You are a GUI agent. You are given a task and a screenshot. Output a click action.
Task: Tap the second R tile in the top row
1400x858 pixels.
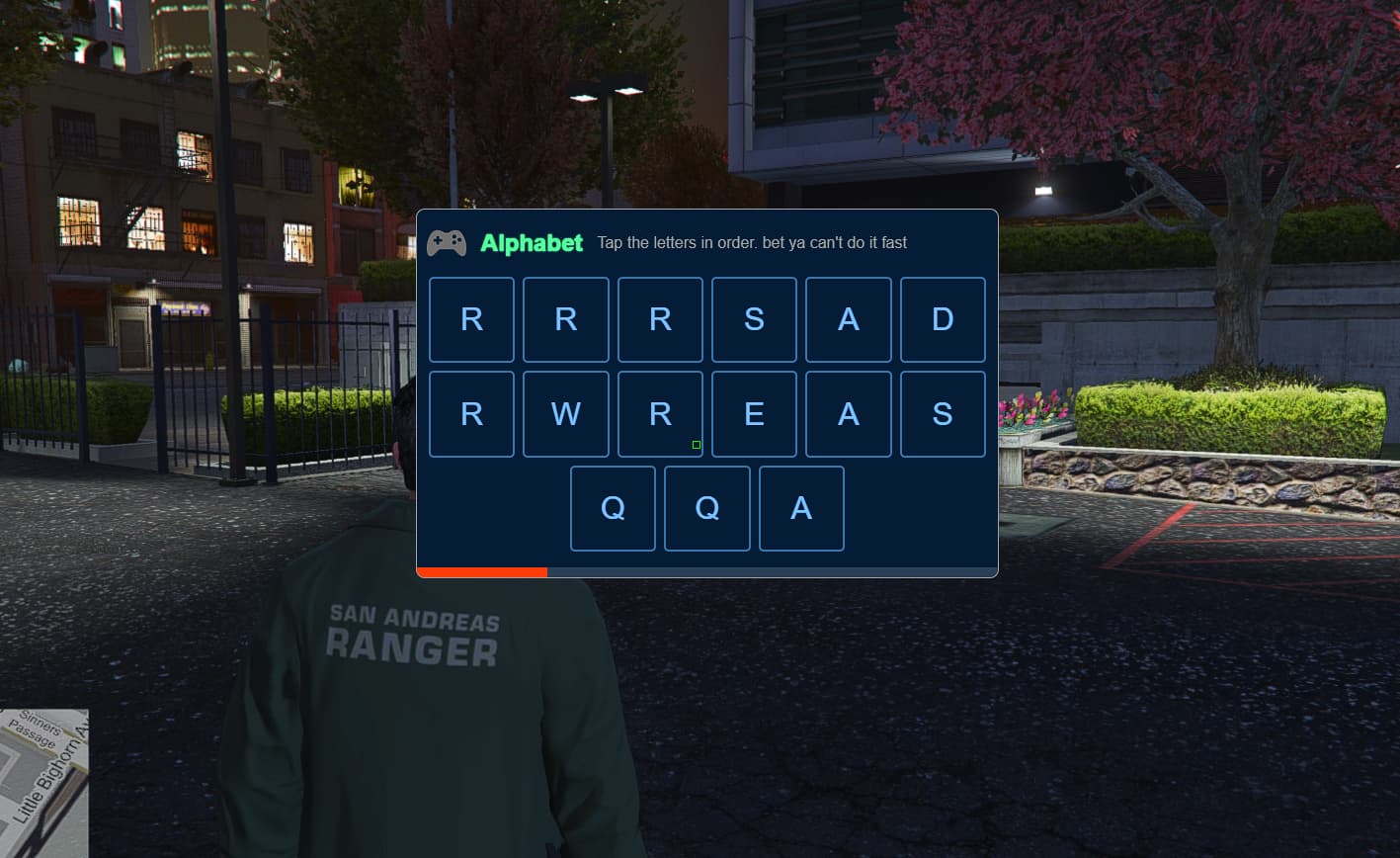click(565, 318)
